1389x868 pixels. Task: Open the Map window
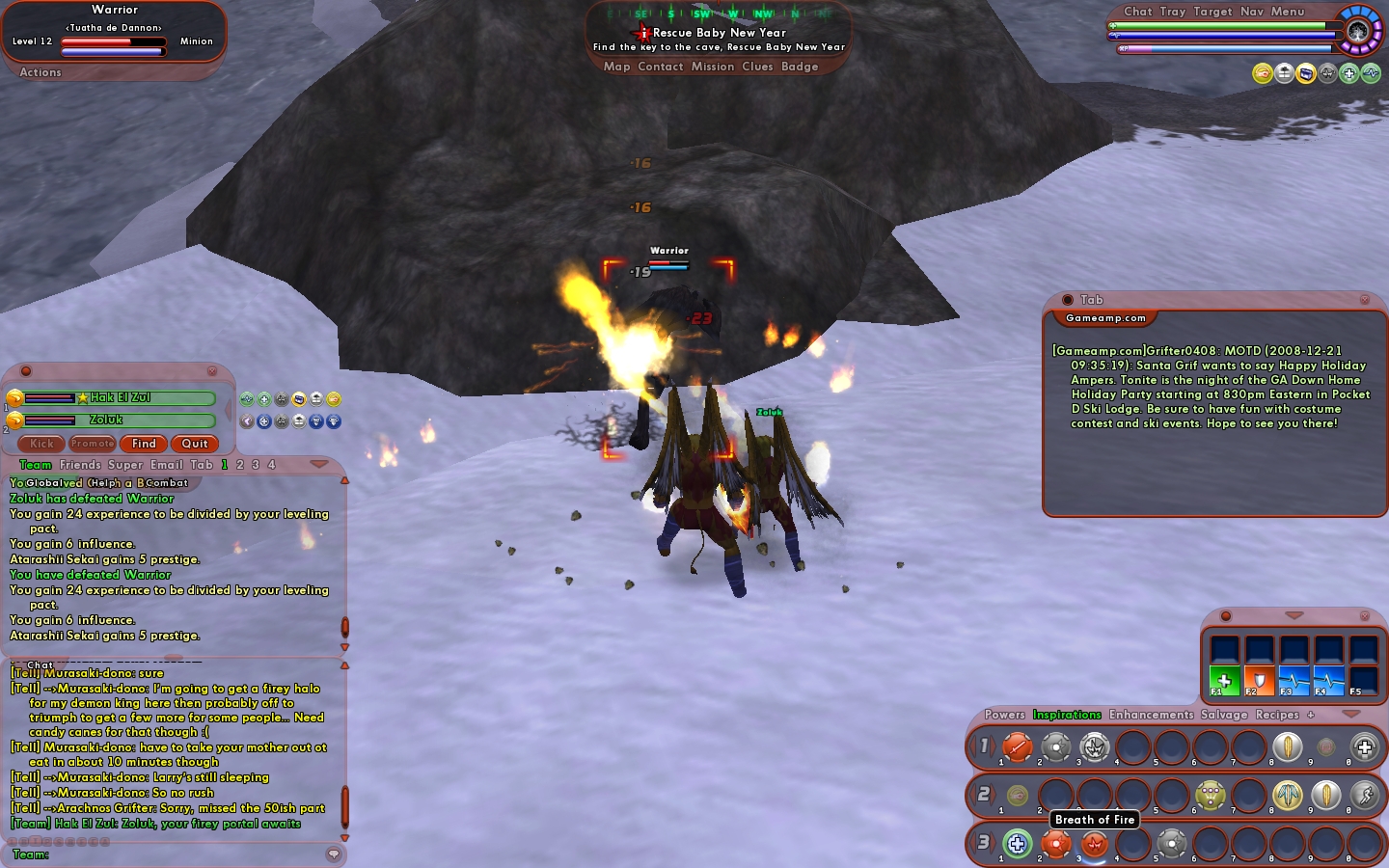(616, 67)
